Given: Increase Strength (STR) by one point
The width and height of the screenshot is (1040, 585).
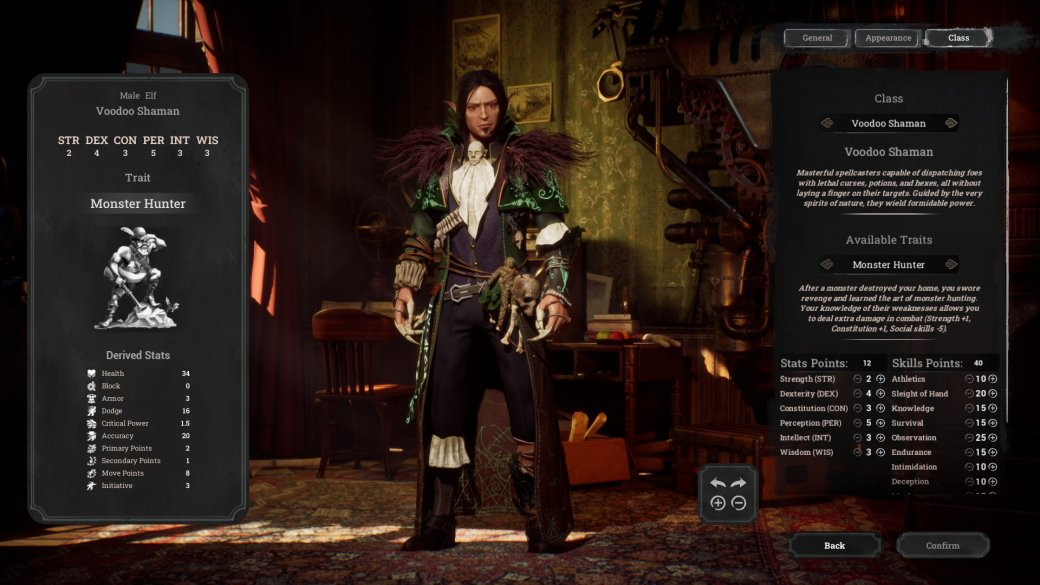Looking at the screenshot, I should tap(881, 379).
